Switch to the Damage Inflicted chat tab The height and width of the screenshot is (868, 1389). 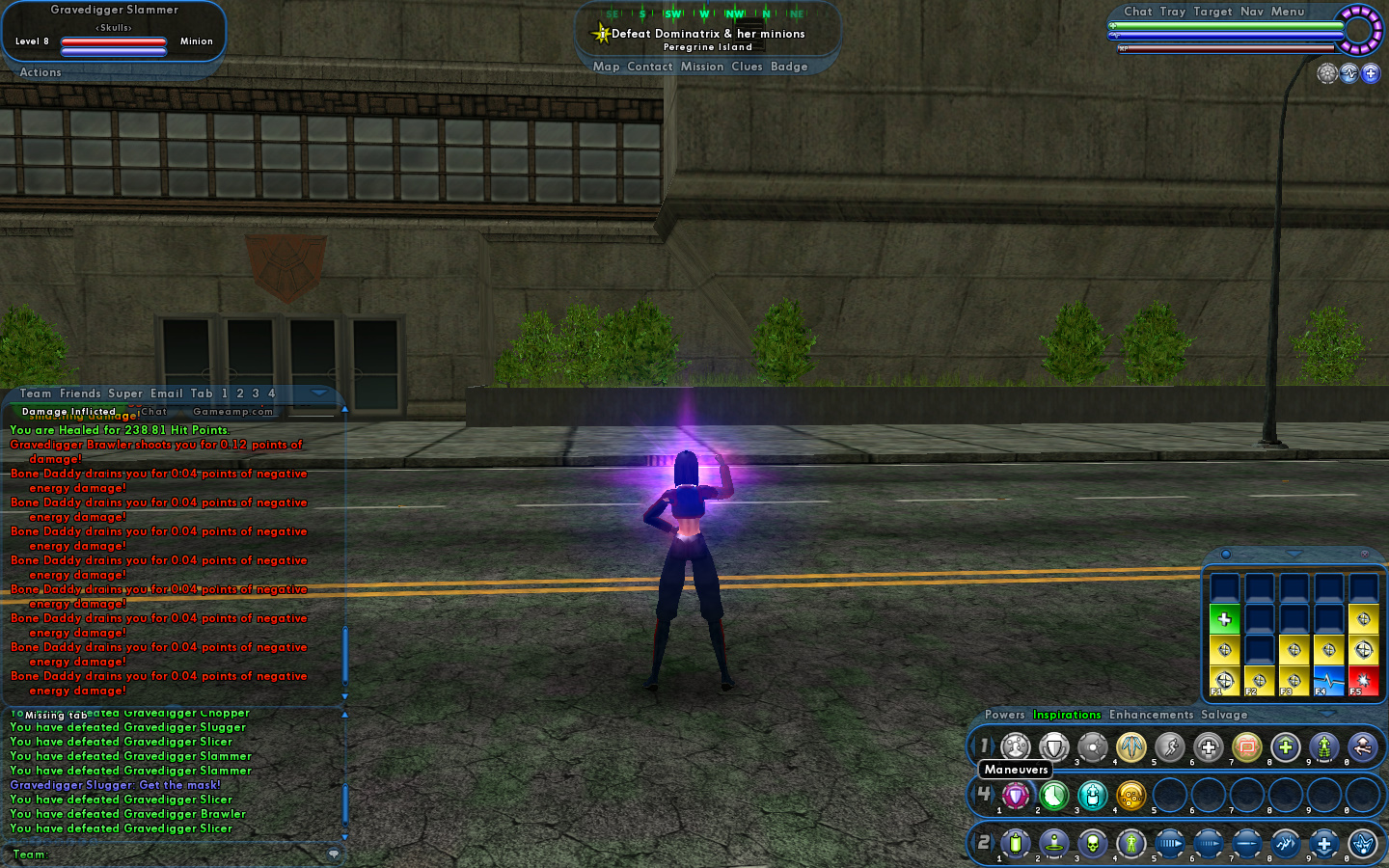[68, 412]
